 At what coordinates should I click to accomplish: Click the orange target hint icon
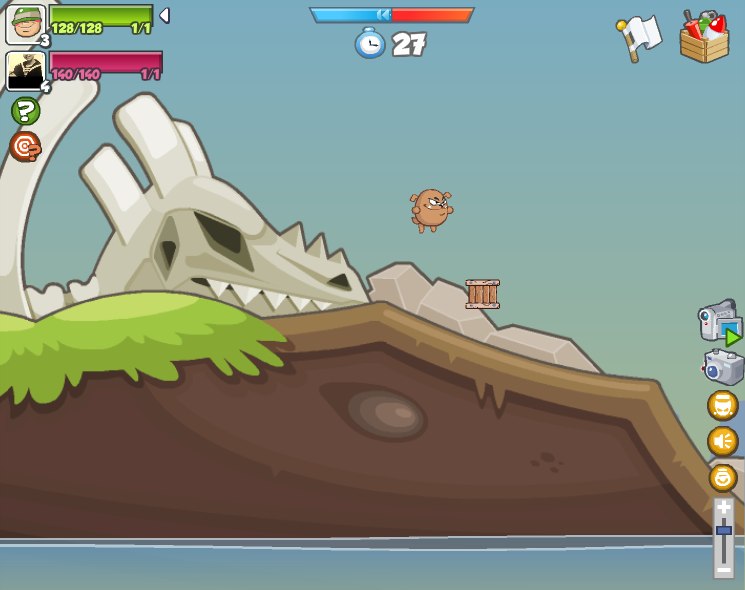pyautogui.click(x=25, y=146)
